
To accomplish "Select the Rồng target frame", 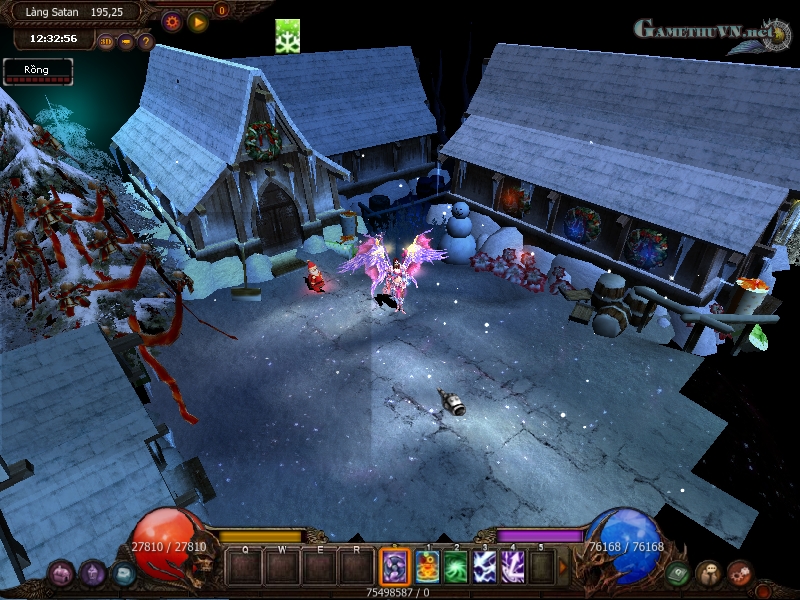I will click(38, 71).
